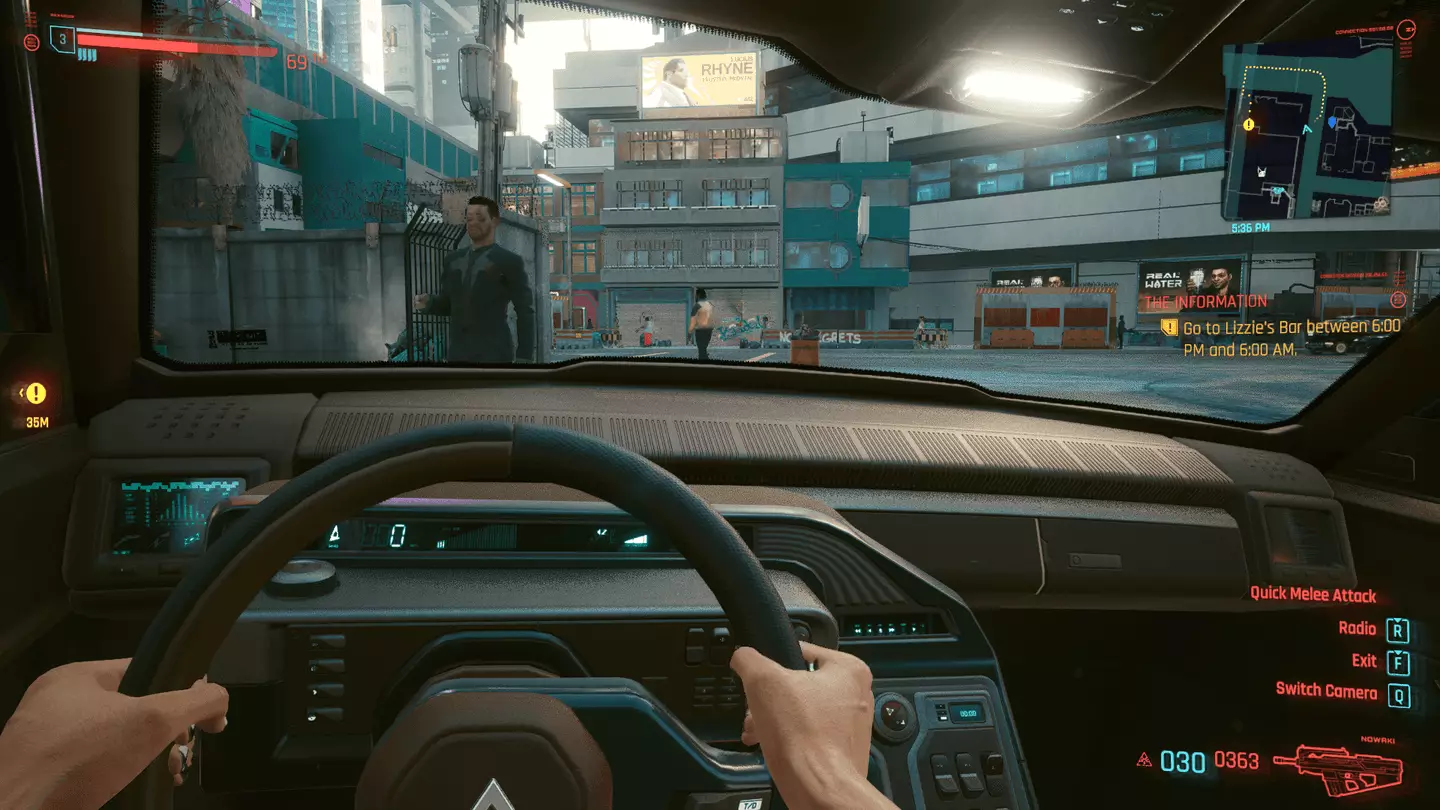Click the Quick Melee Attack hint entry

(1312, 594)
